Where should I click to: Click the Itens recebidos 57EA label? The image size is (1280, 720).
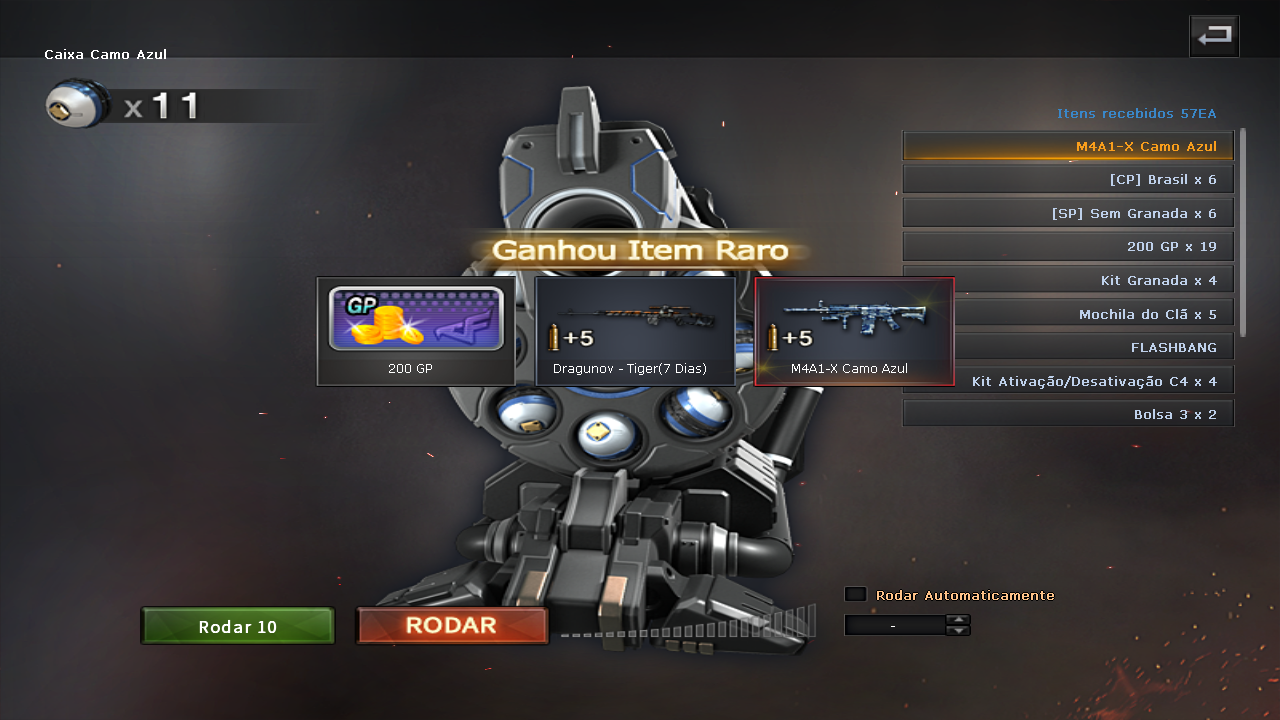pyautogui.click(x=1136, y=113)
